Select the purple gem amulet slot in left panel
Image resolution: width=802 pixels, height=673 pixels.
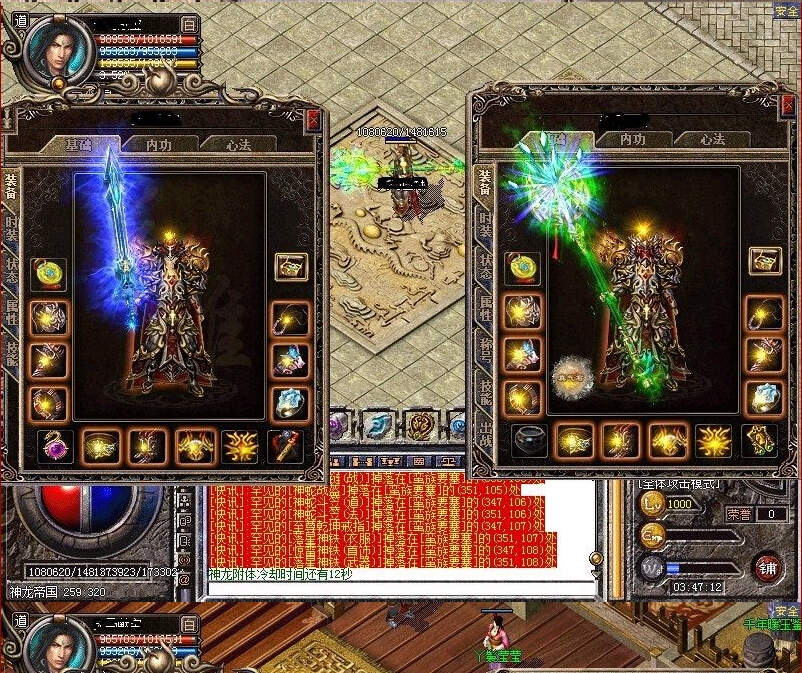point(56,444)
